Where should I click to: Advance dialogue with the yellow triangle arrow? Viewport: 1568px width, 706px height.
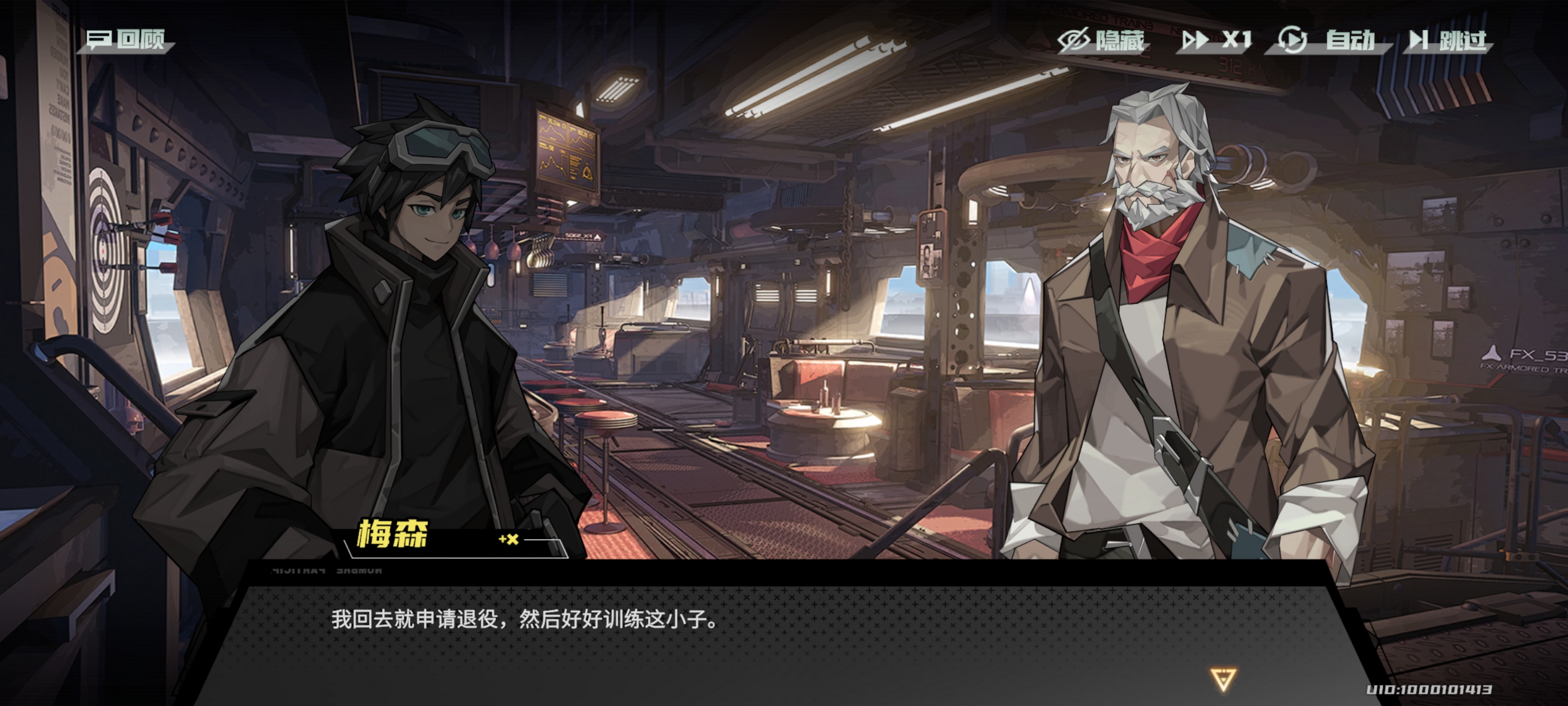(x=1223, y=679)
